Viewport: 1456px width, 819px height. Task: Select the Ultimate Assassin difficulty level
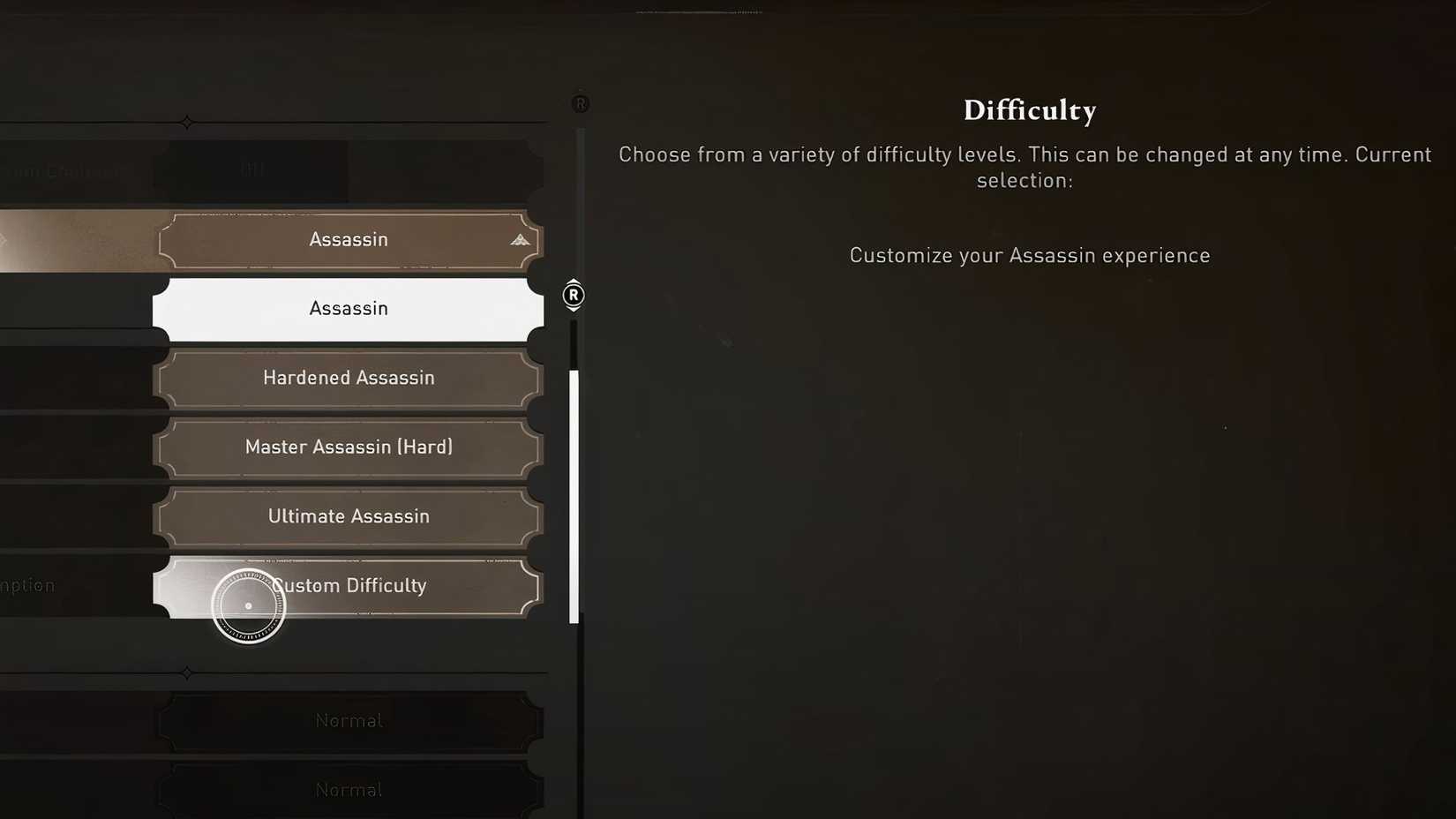pyautogui.click(x=349, y=516)
